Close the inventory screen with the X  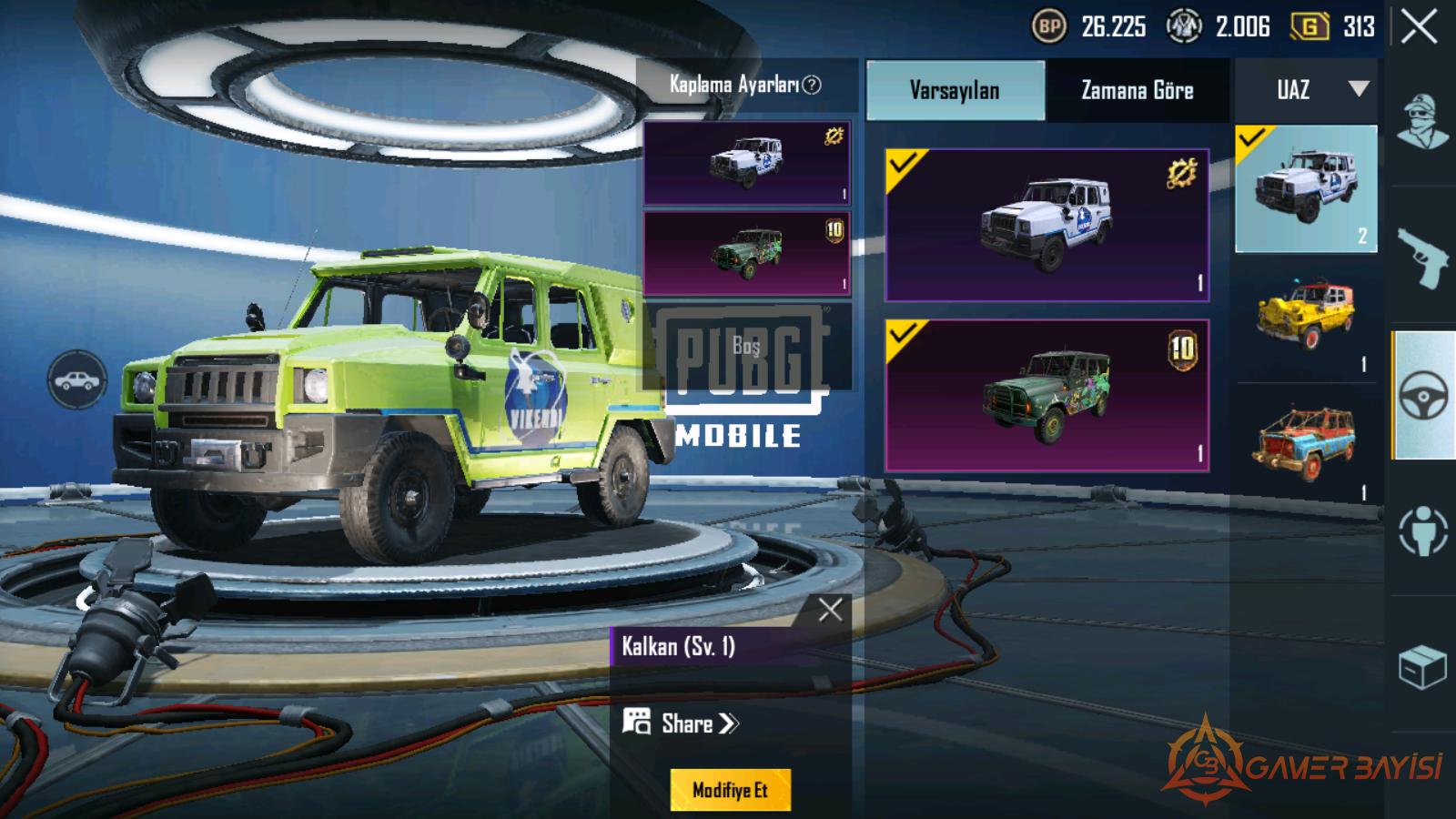pos(1419,27)
